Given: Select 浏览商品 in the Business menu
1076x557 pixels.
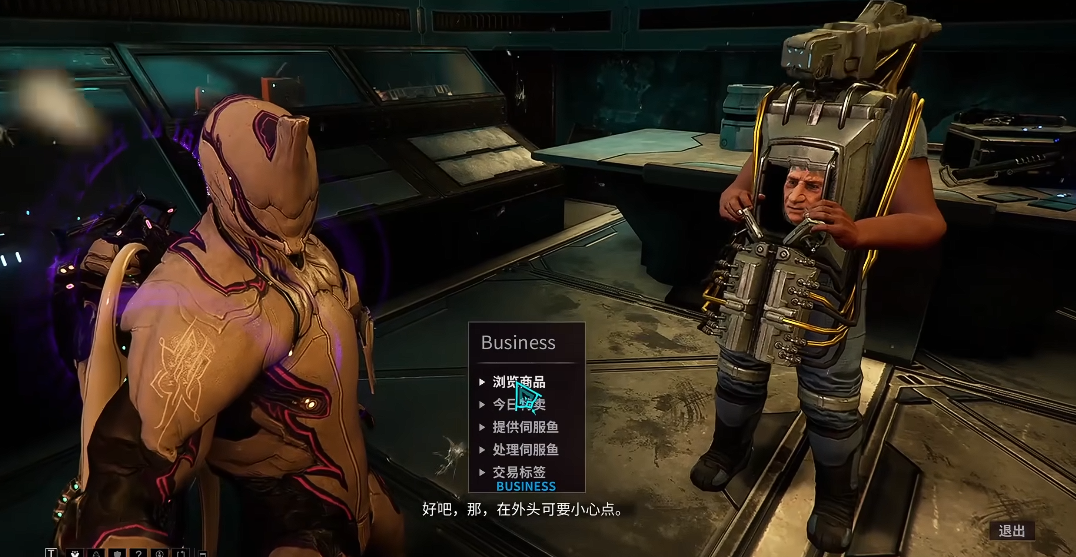Looking at the screenshot, I should point(519,382).
